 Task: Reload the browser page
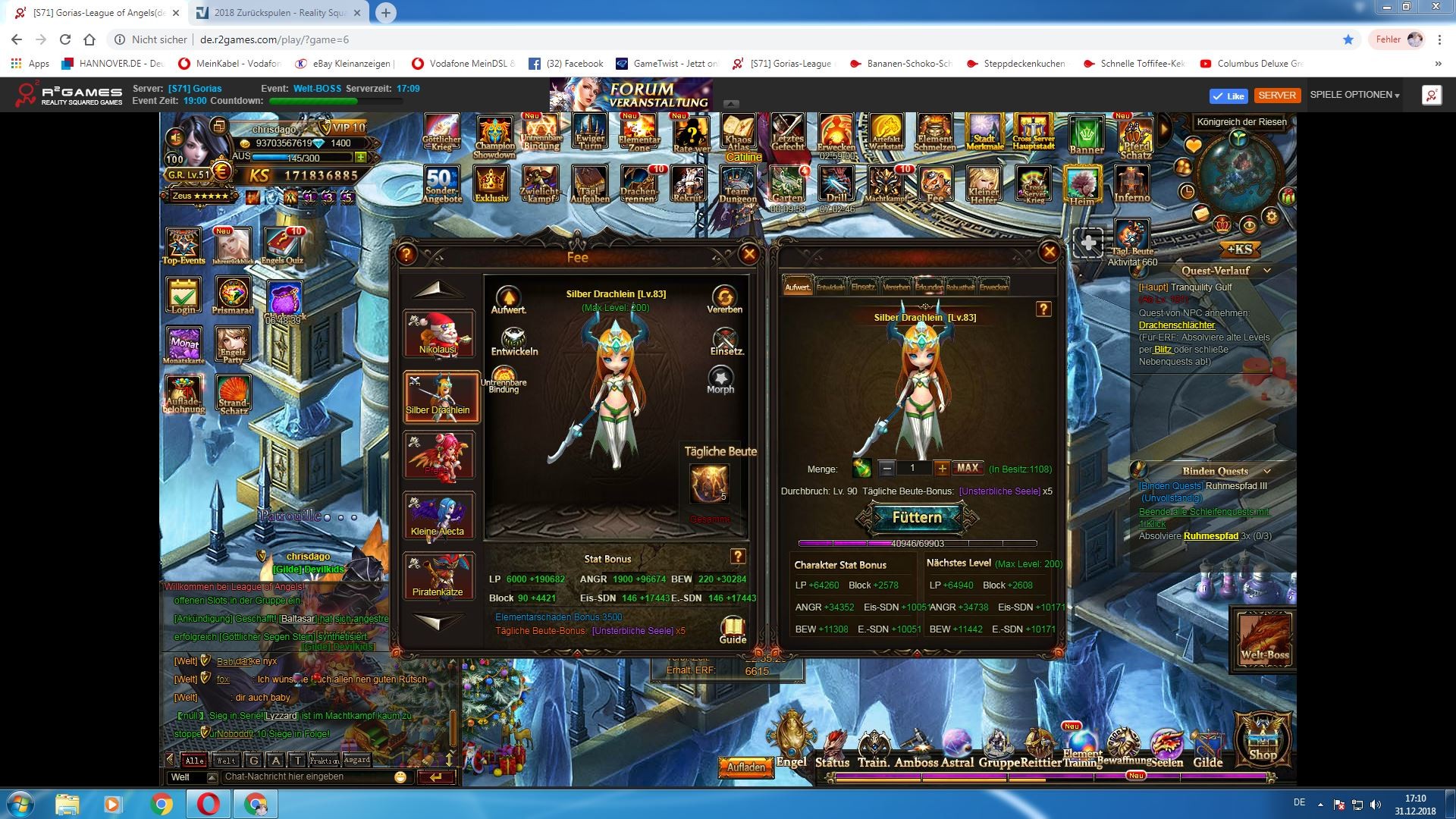[x=65, y=39]
